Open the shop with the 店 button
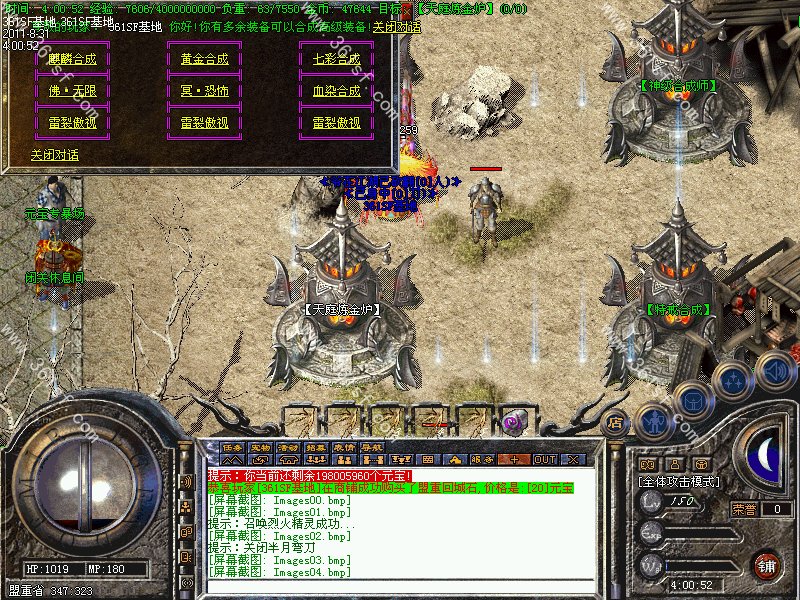 tap(616, 422)
